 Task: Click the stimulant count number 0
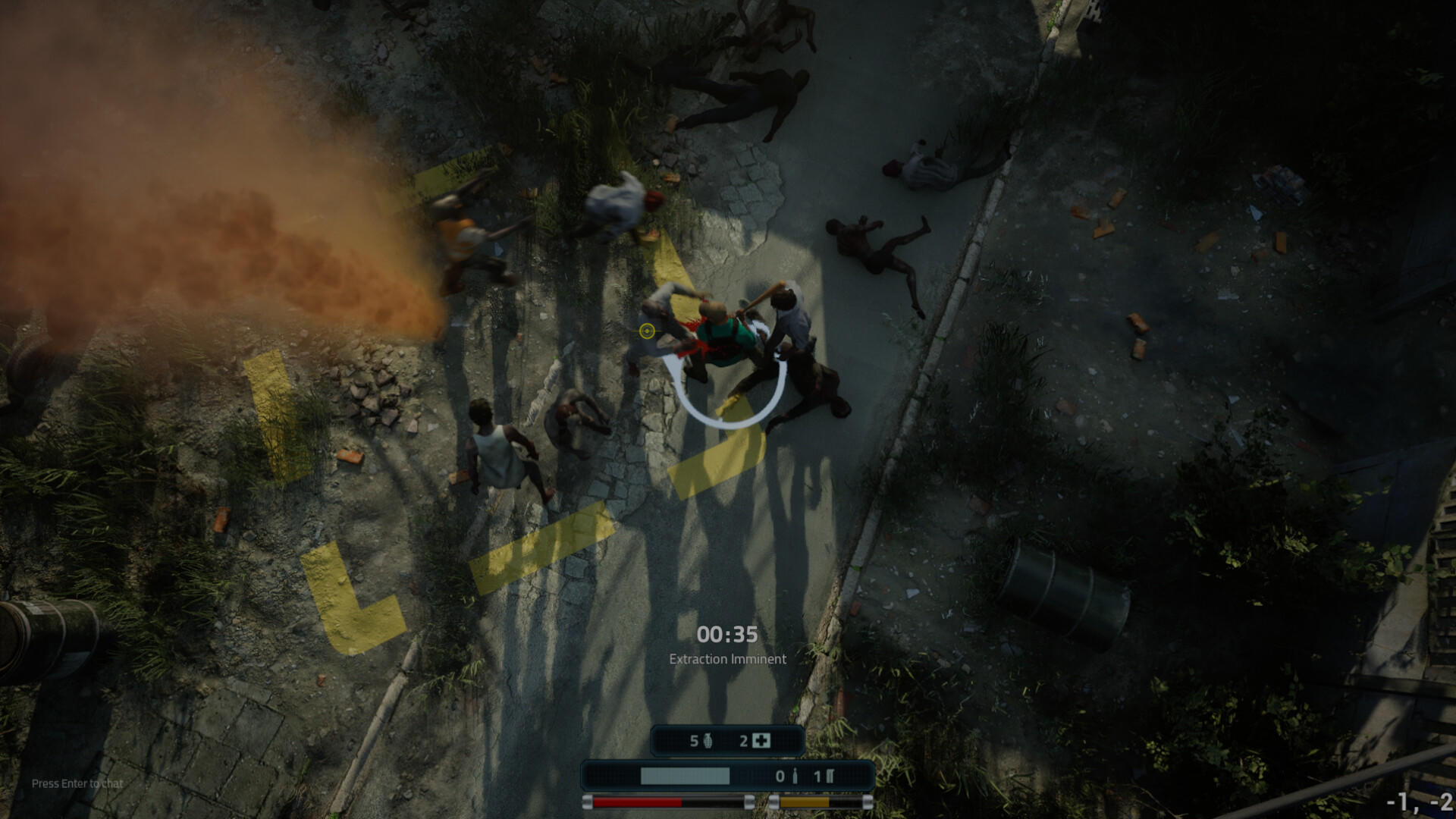click(780, 777)
